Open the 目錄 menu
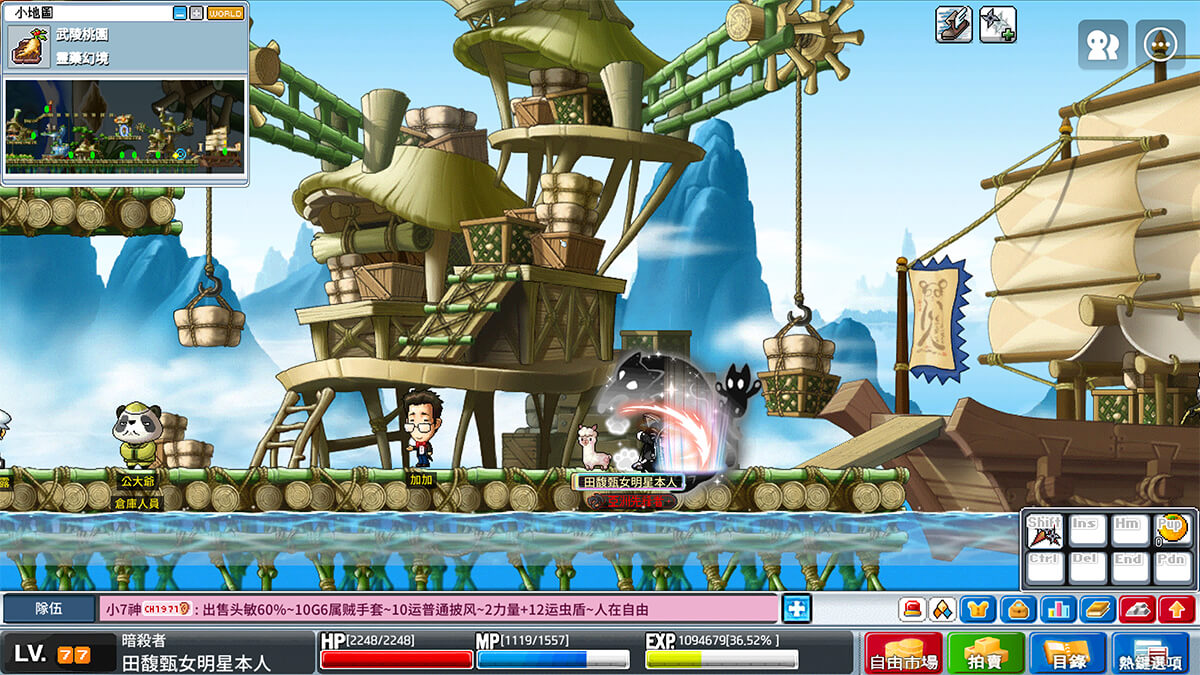Screen dimensions: 1200x675 [1067, 653]
